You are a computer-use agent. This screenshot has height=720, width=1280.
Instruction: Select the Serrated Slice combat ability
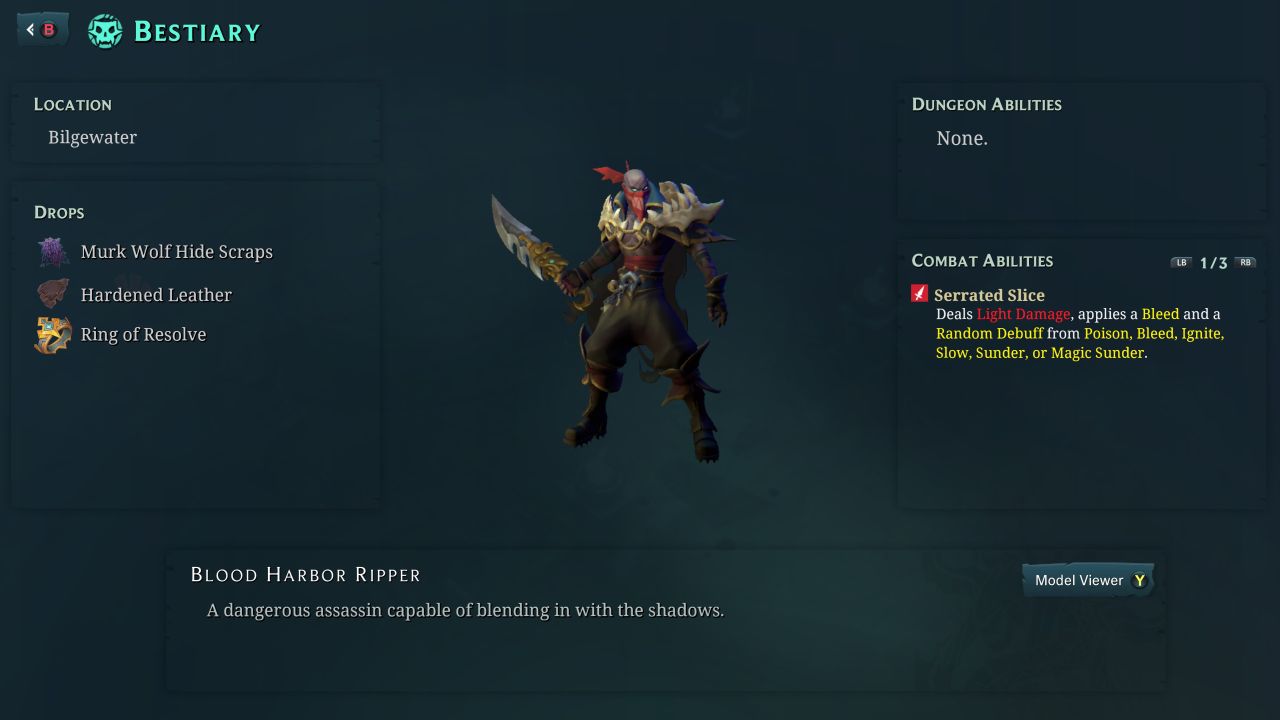[x=988, y=295]
